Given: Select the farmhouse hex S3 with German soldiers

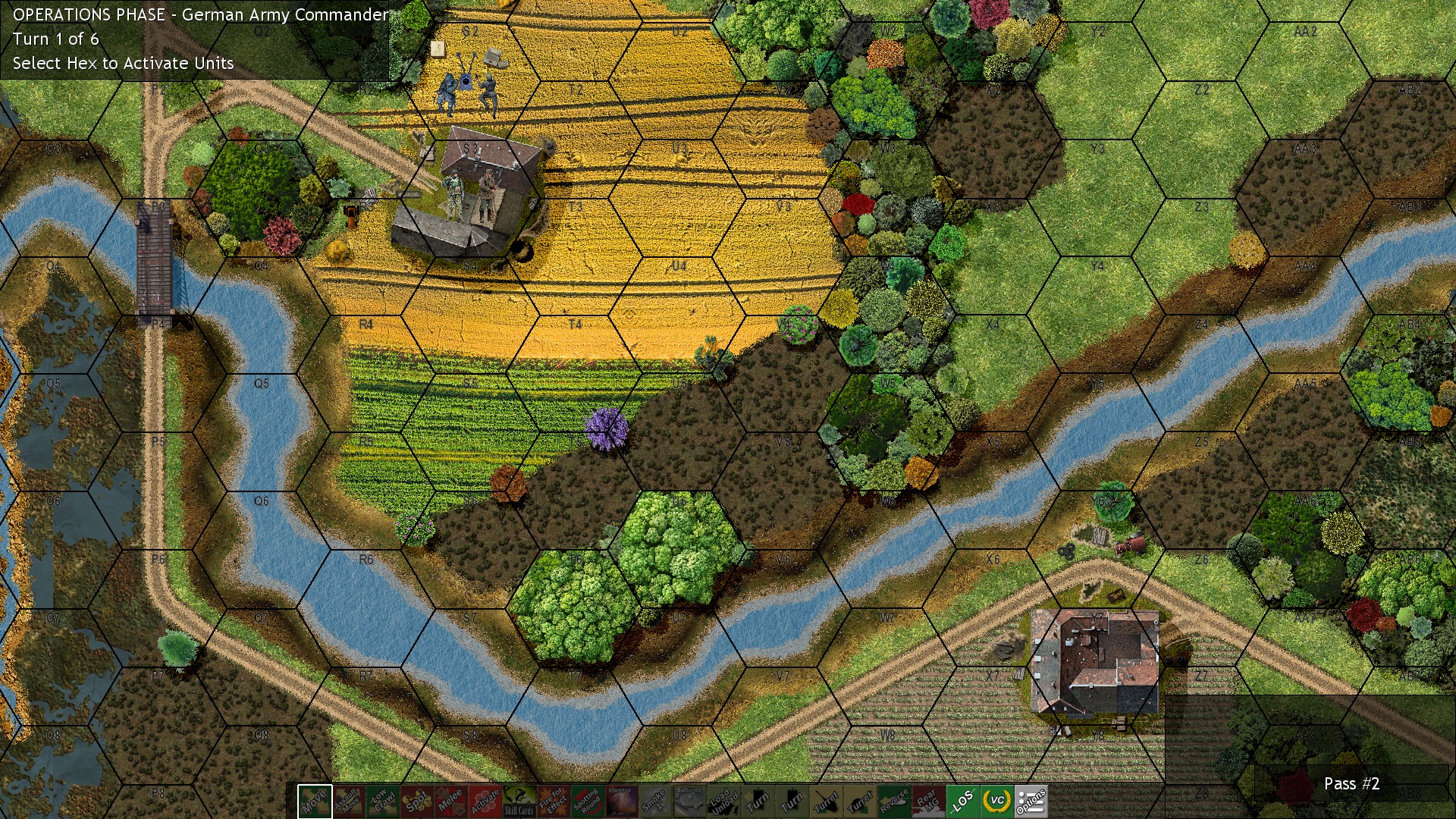Looking at the screenshot, I should 470,197.
